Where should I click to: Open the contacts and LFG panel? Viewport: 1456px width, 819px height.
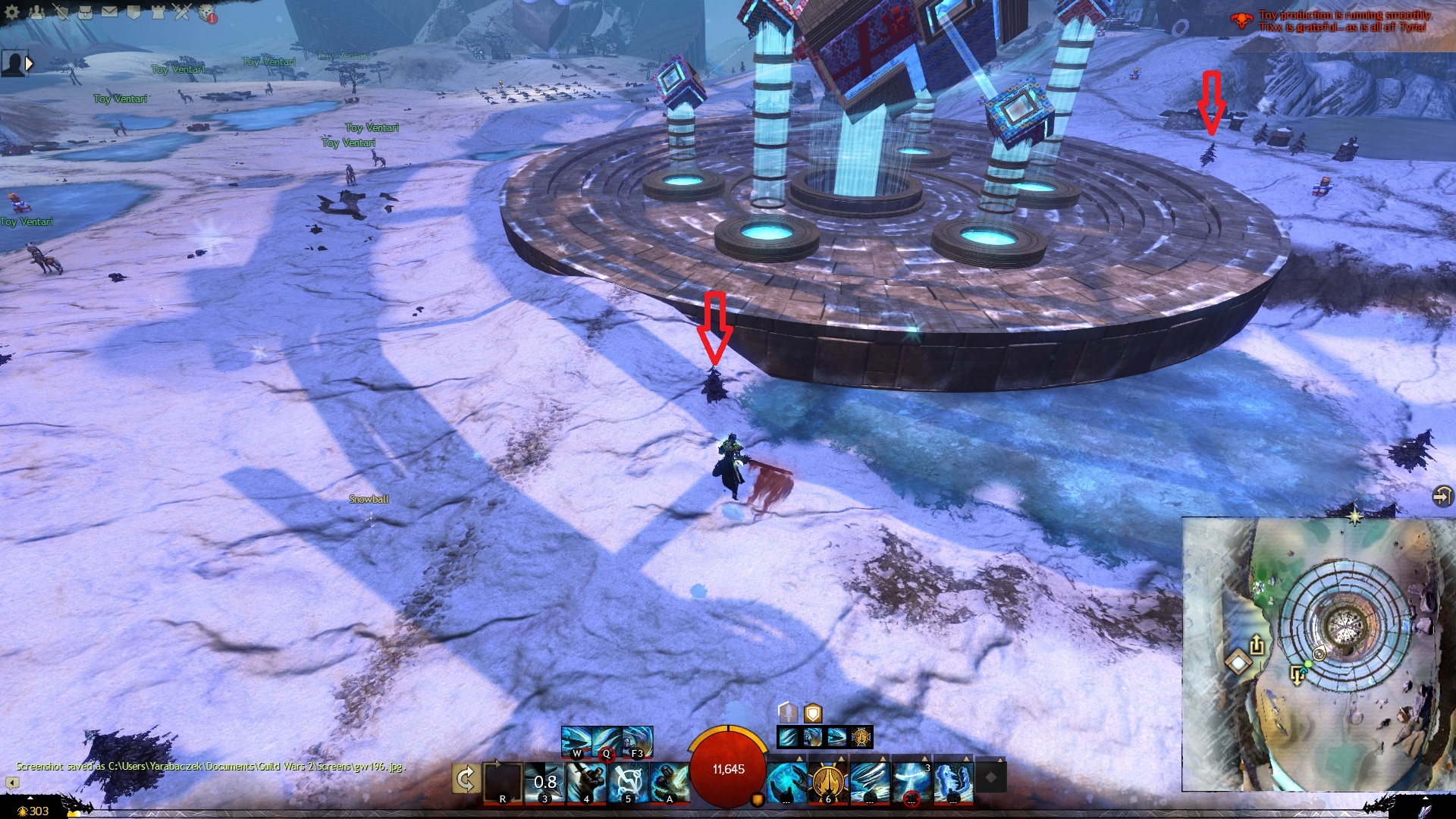[x=36, y=11]
